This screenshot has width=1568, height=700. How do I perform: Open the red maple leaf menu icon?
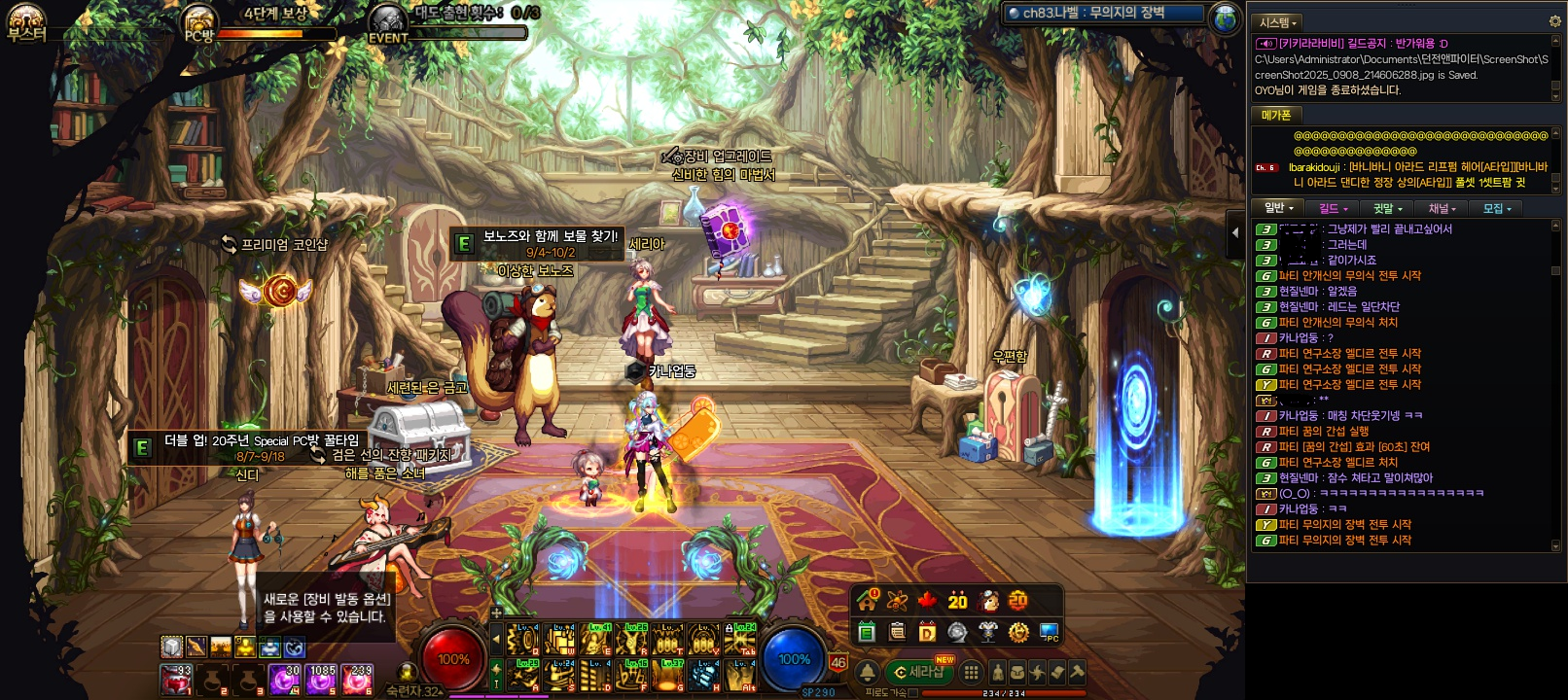point(927,601)
